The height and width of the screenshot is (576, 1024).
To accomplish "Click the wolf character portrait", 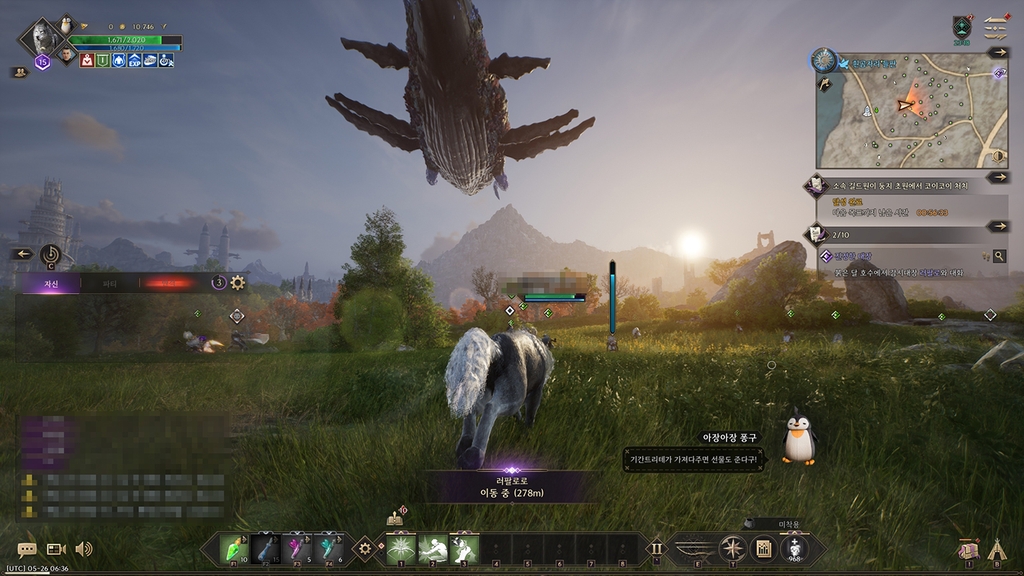I will click(x=42, y=38).
